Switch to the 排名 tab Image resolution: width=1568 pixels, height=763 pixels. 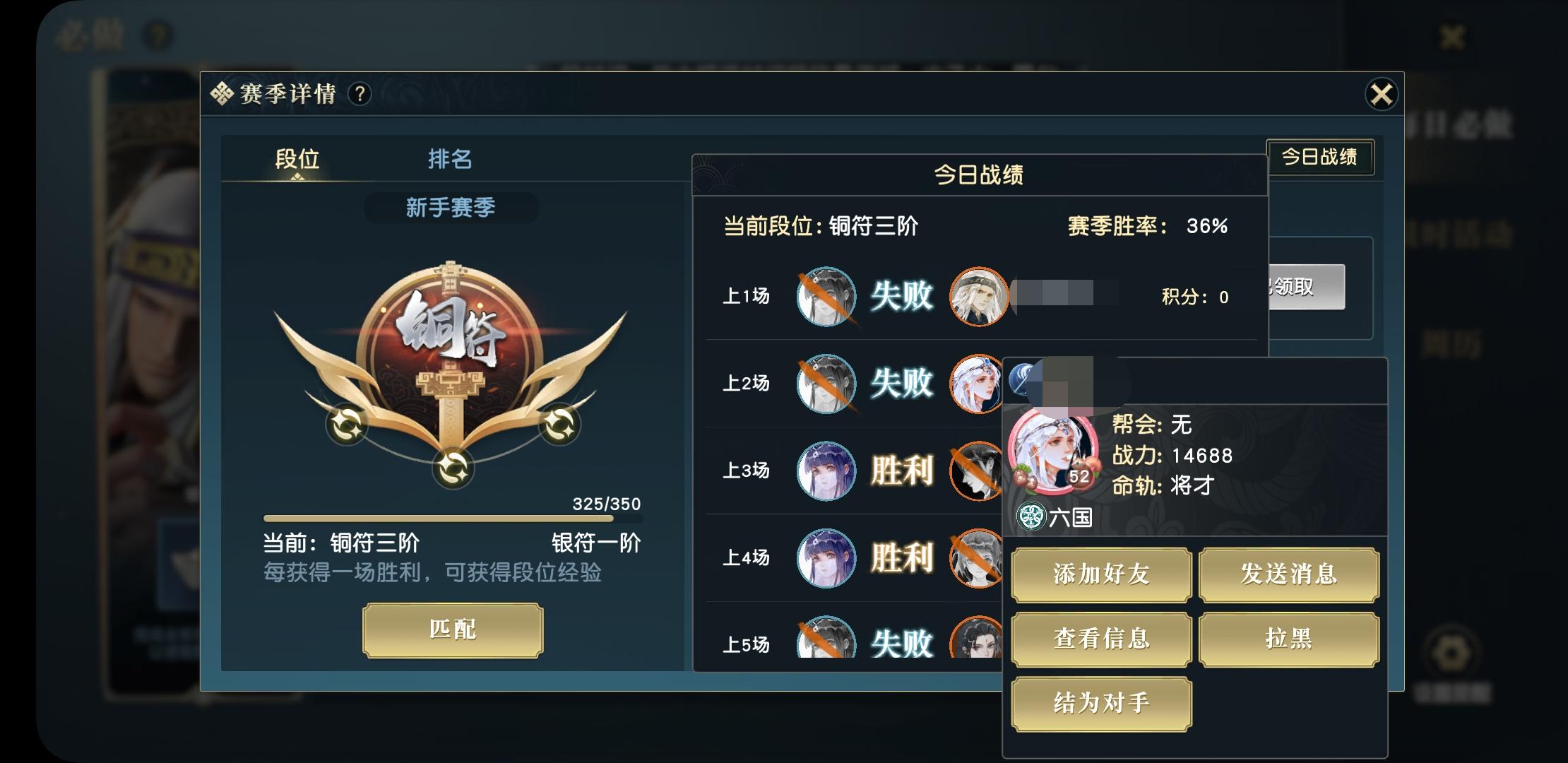pos(450,160)
